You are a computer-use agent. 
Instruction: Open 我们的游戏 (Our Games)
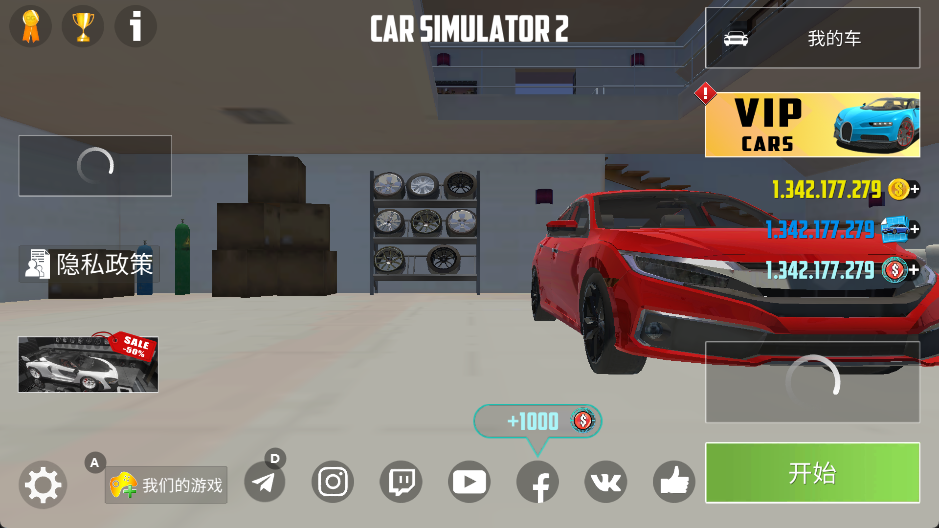[x=167, y=486]
